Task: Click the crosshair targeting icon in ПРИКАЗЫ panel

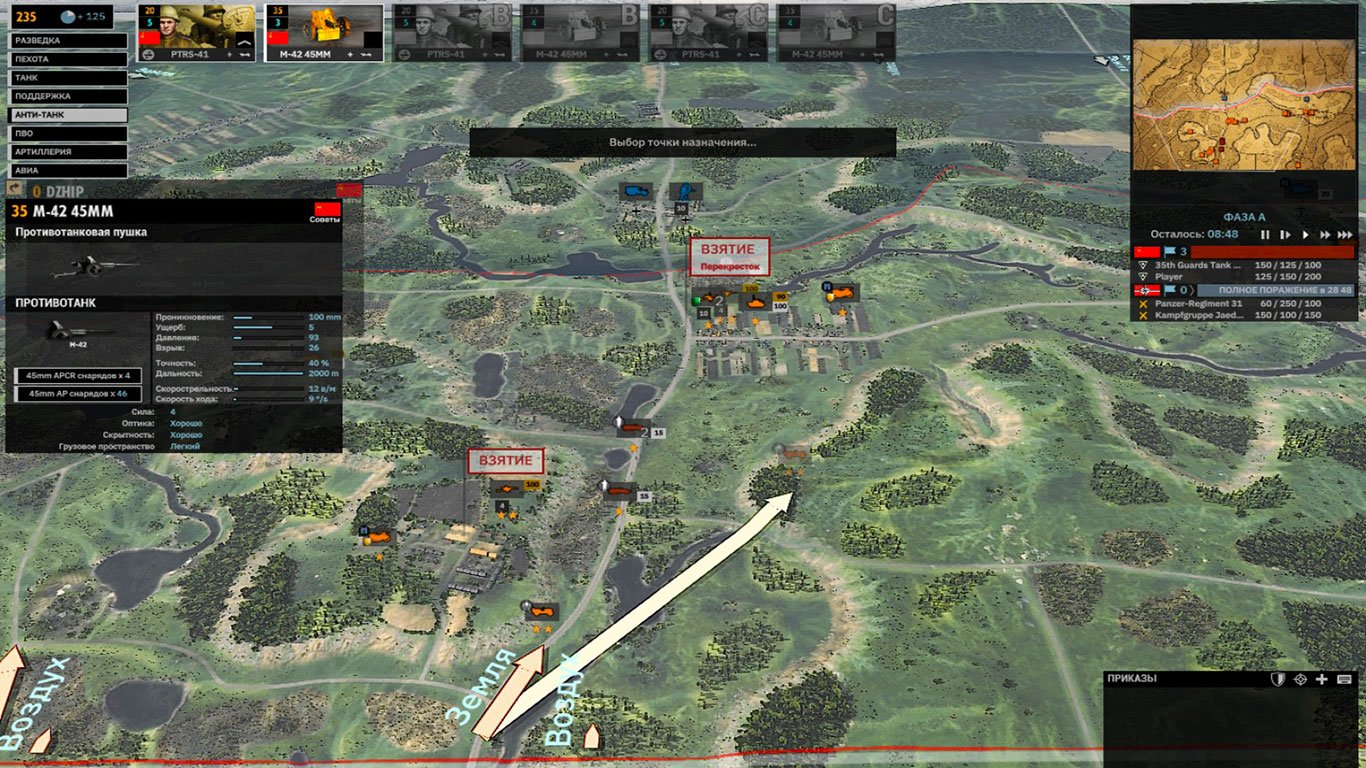Action: [x=1300, y=678]
